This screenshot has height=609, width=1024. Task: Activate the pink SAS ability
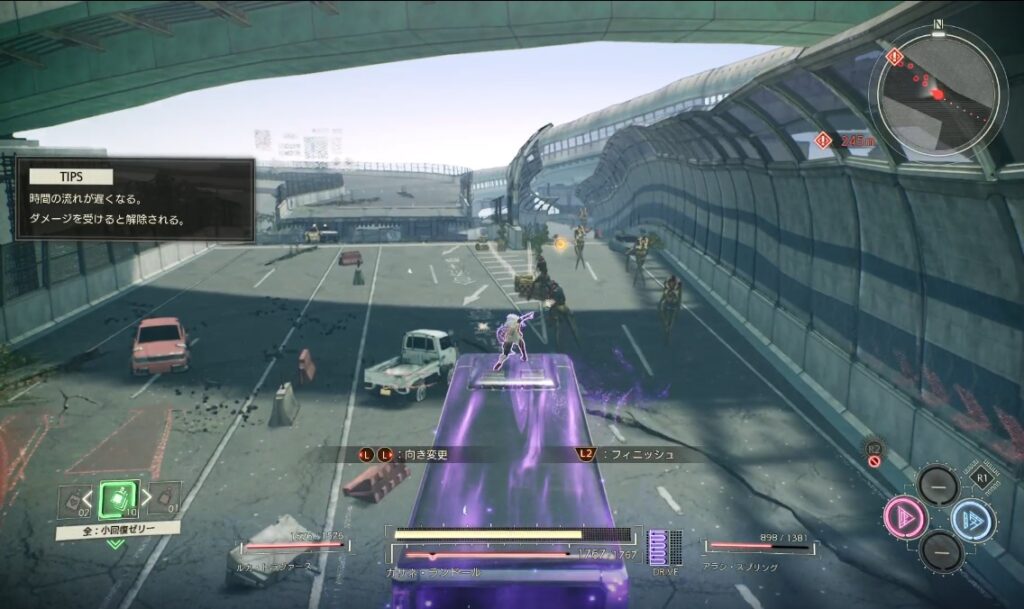click(904, 518)
